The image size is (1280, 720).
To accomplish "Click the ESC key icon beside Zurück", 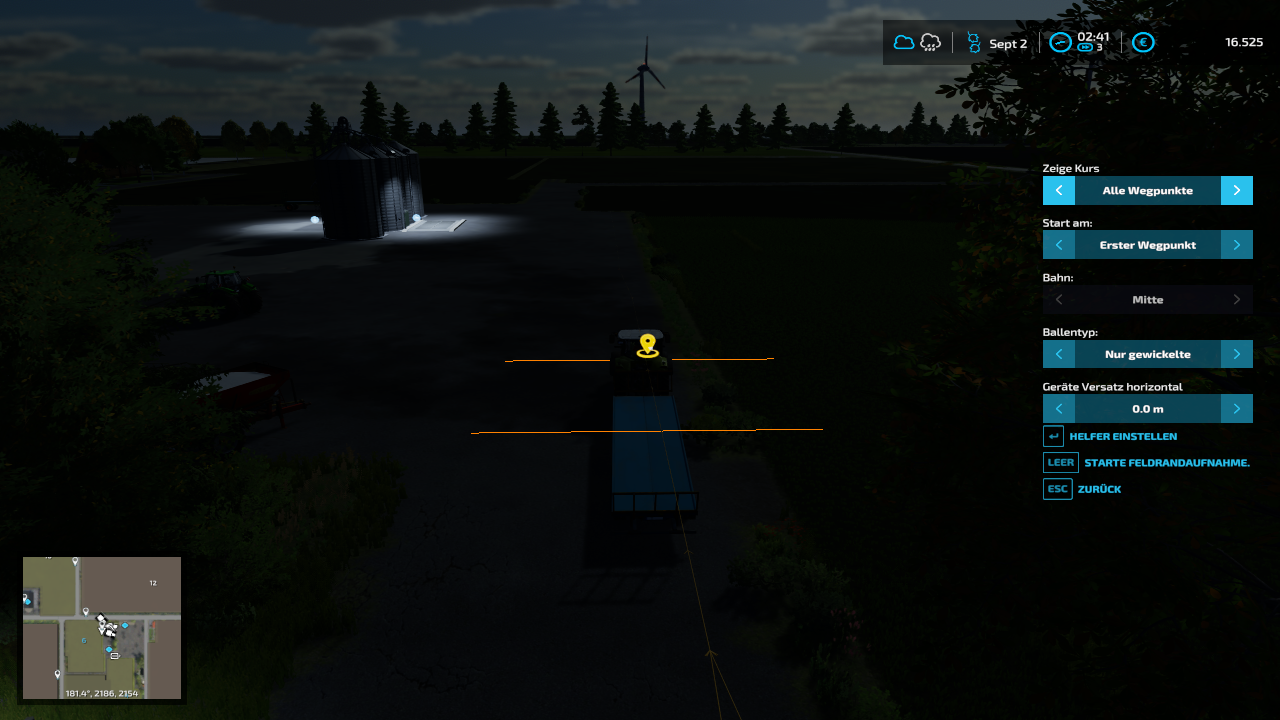I will click(1057, 488).
